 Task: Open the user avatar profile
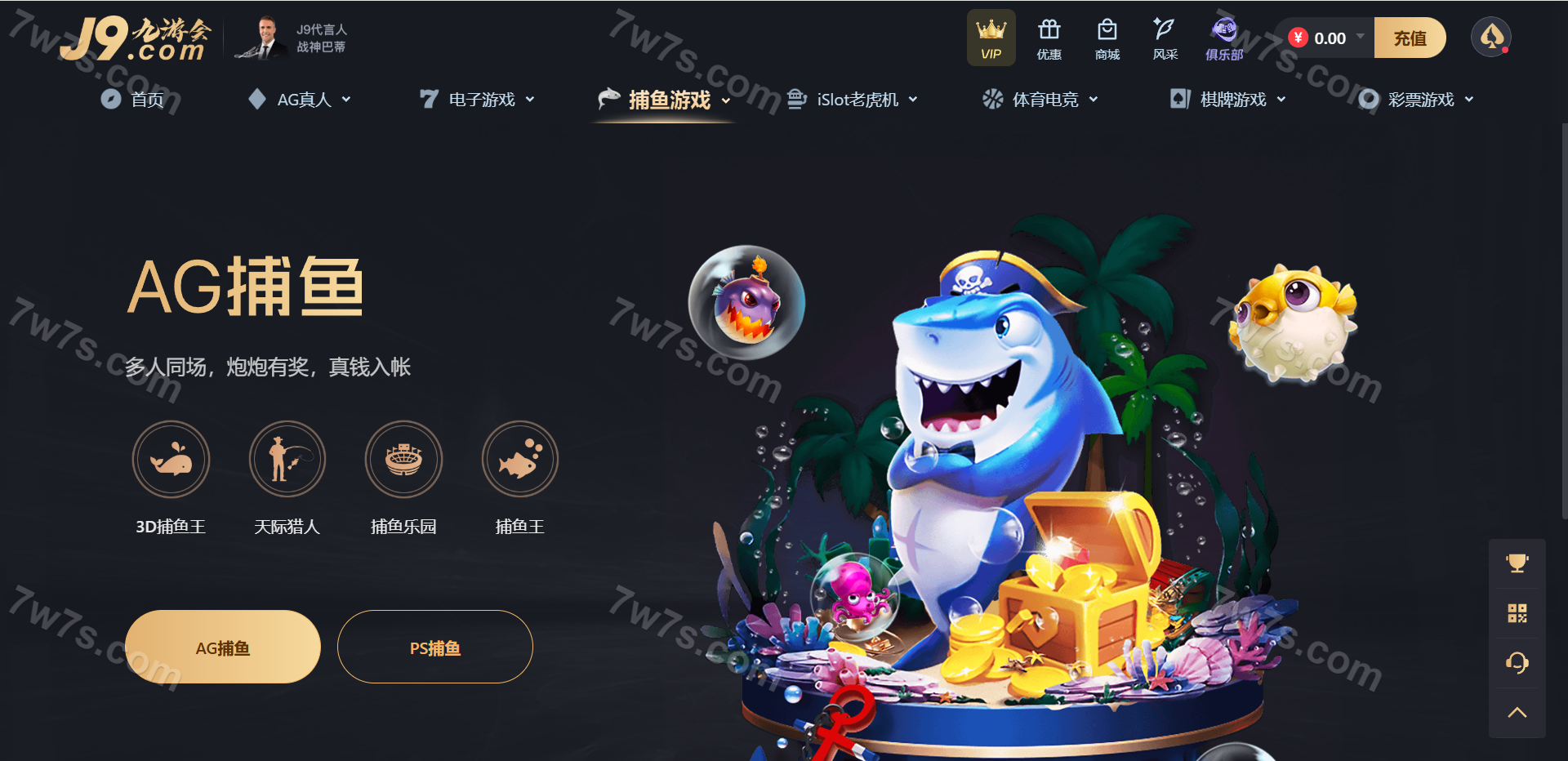pos(1491,38)
